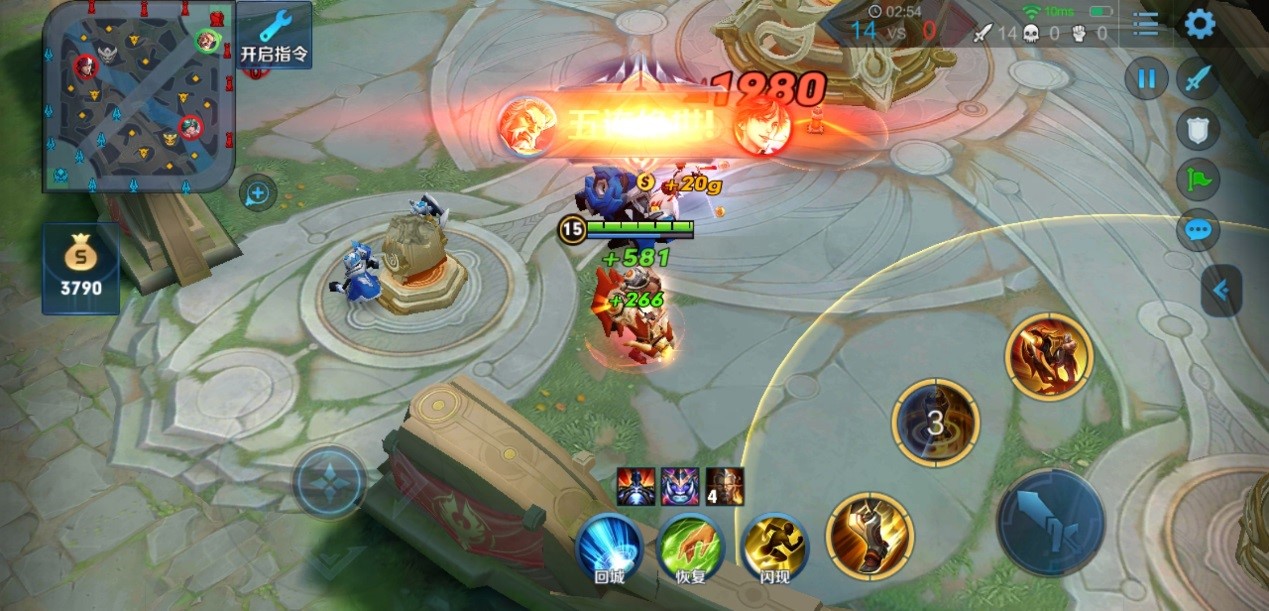Open the chat bubble quick messages
Screen dimensions: 1269x611
click(x=1197, y=231)
